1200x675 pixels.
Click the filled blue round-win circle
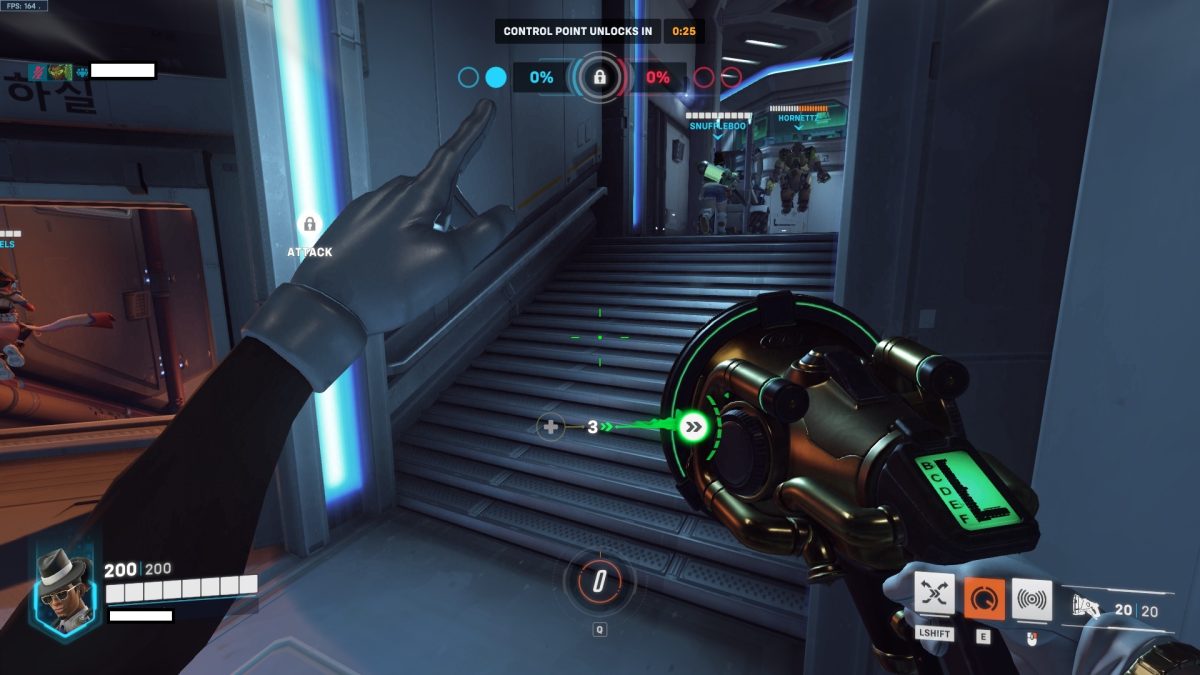click(495, 77)
